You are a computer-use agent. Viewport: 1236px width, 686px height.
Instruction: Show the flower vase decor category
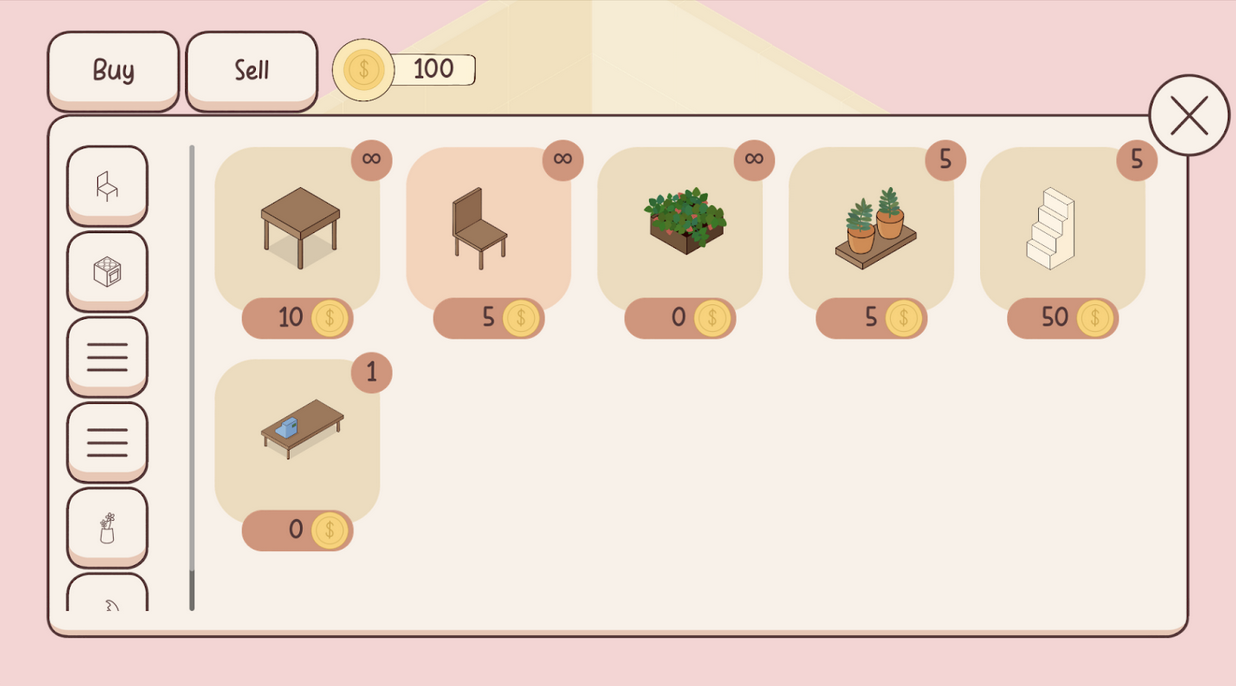click(x=107, y=527)
